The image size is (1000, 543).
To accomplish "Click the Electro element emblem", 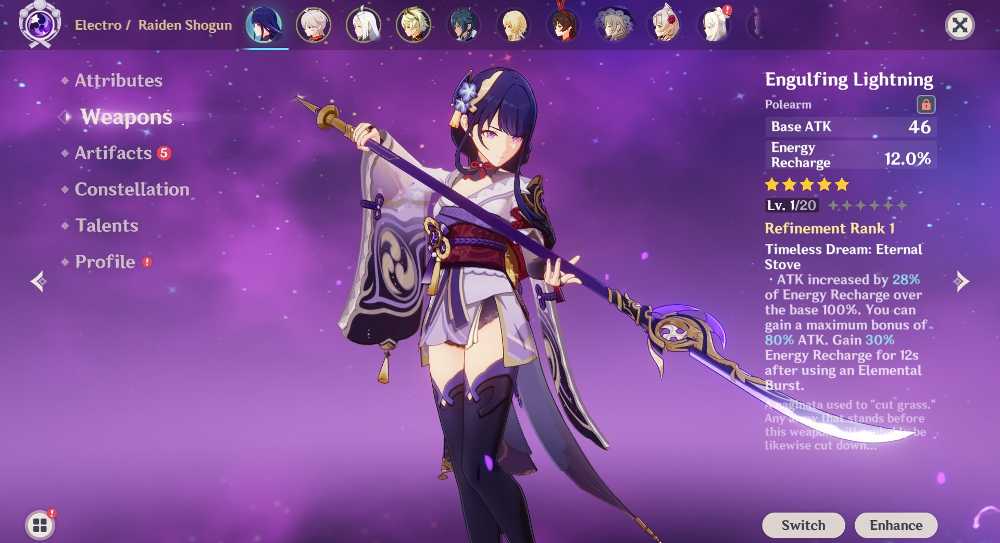I will coord(40,25).
